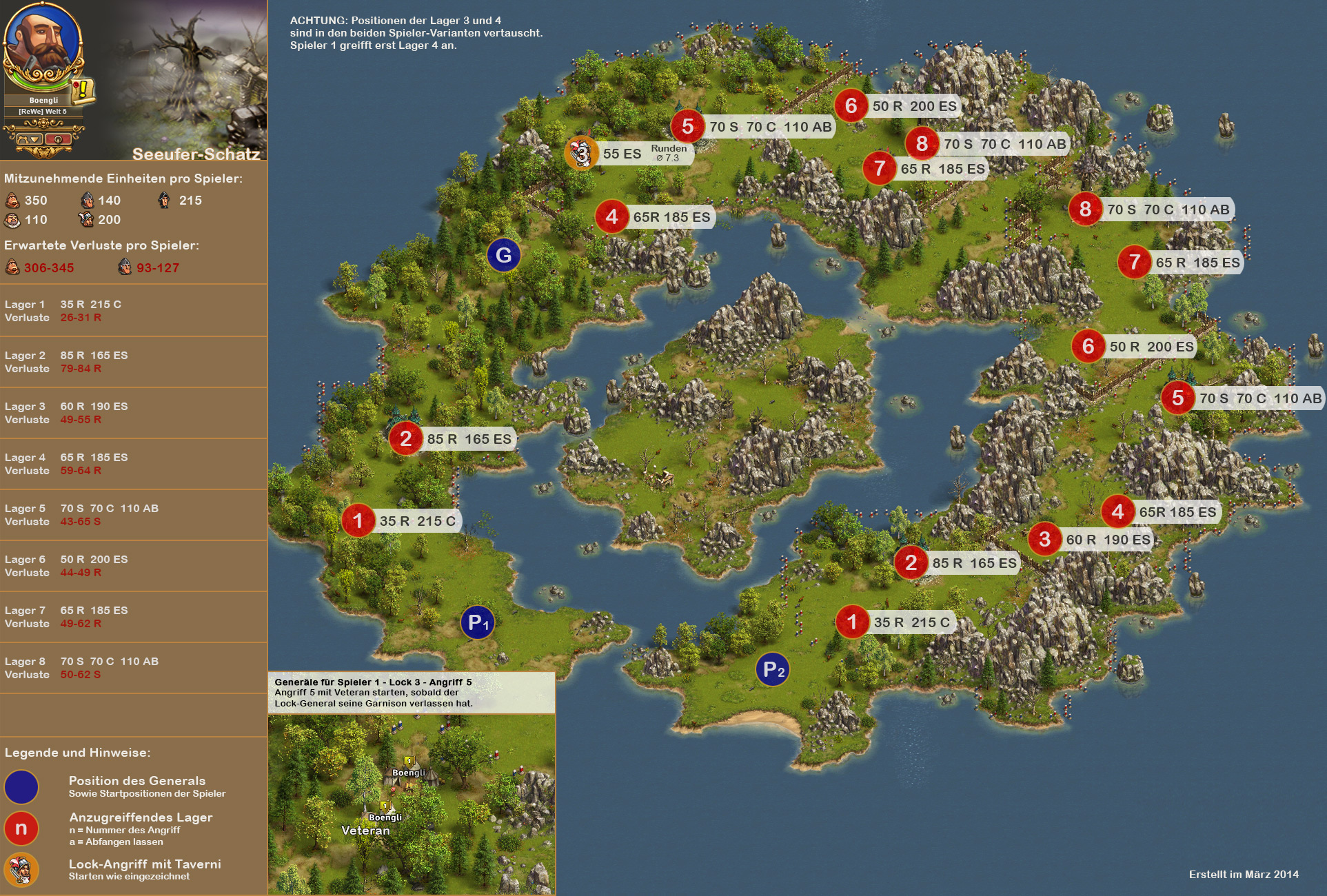Image resolution: width=1327 pixels, height=896 pixels.
Task: Select the P2 player start marker
Action: click(773, 669)
